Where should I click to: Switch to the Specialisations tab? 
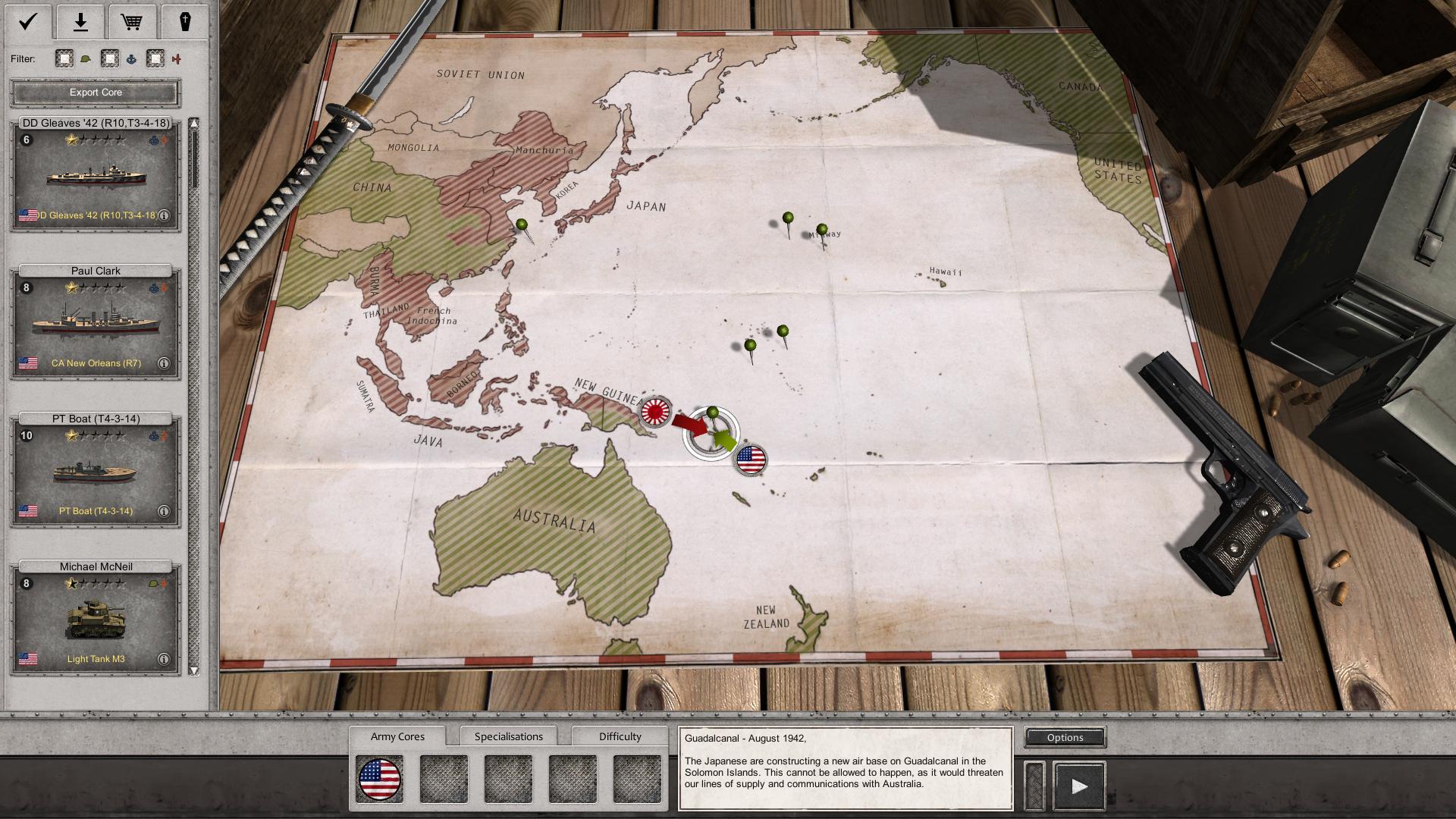(x=508, y=736)
